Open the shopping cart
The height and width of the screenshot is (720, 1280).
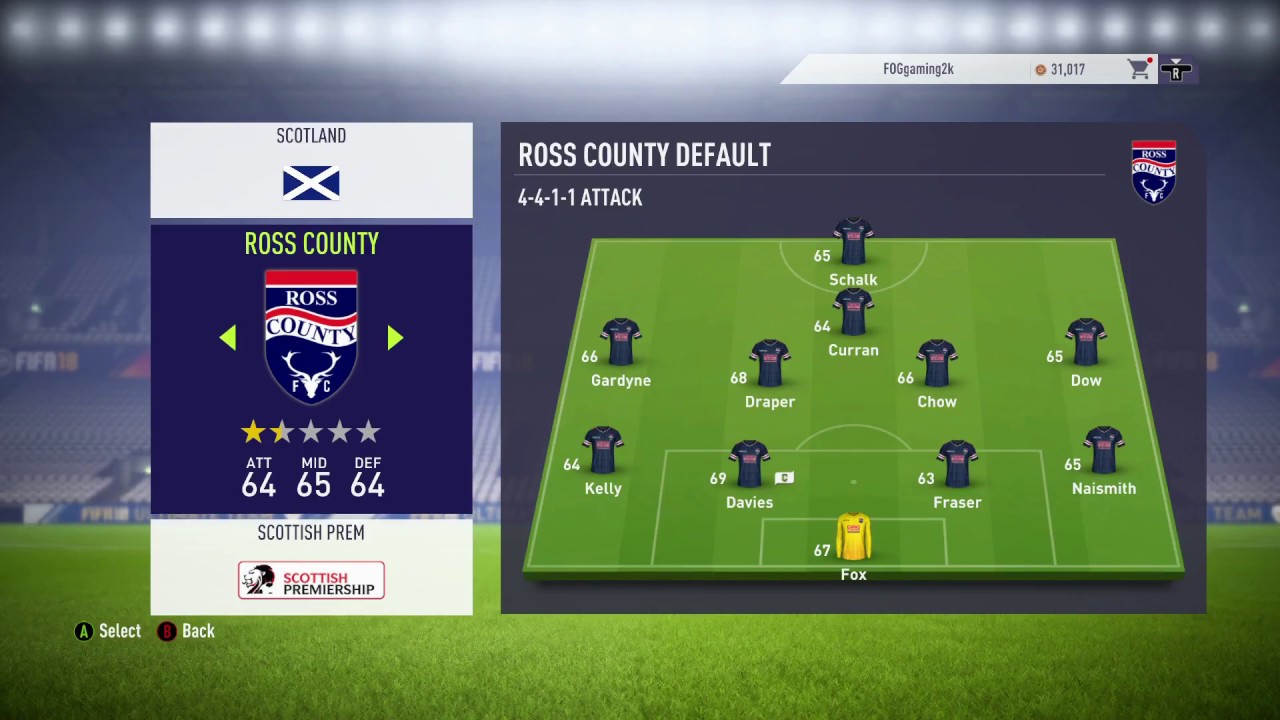tap(1139, 69)
